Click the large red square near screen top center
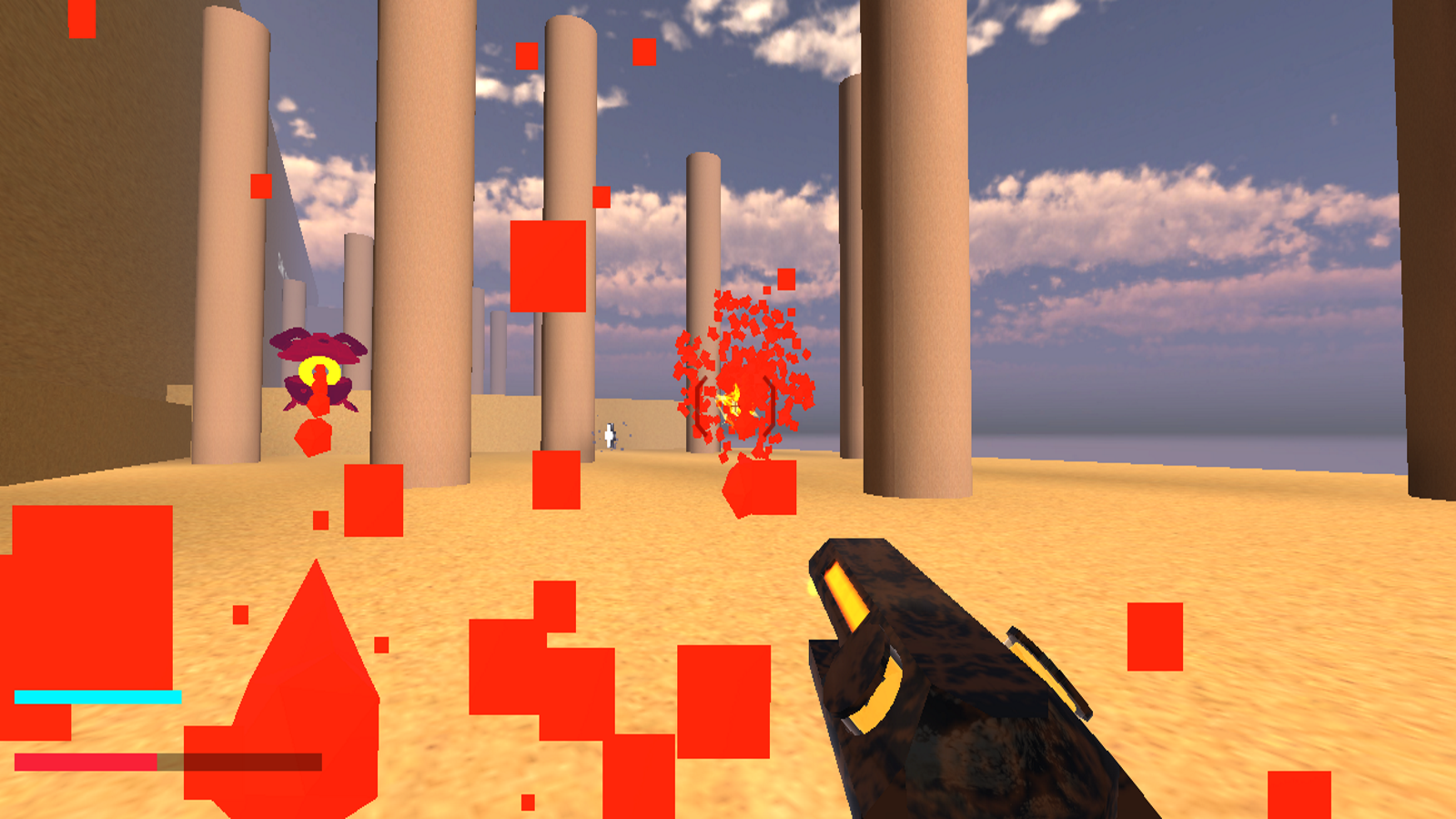 pyautogui.click(x=547, y=268)
